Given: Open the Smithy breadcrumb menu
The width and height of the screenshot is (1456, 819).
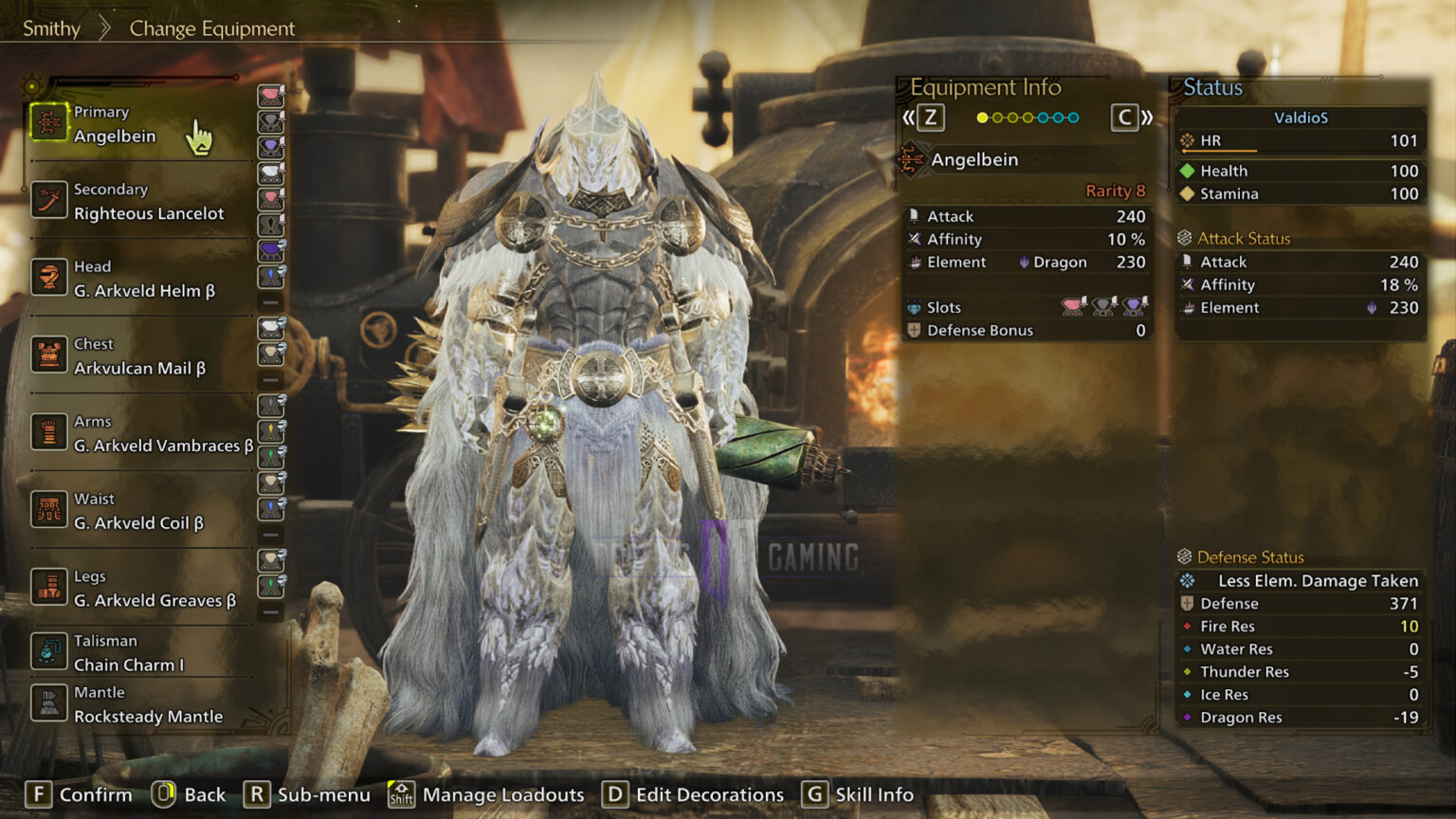Looking at the screenshot, I should pyautogui.click(x=51, y=28).
